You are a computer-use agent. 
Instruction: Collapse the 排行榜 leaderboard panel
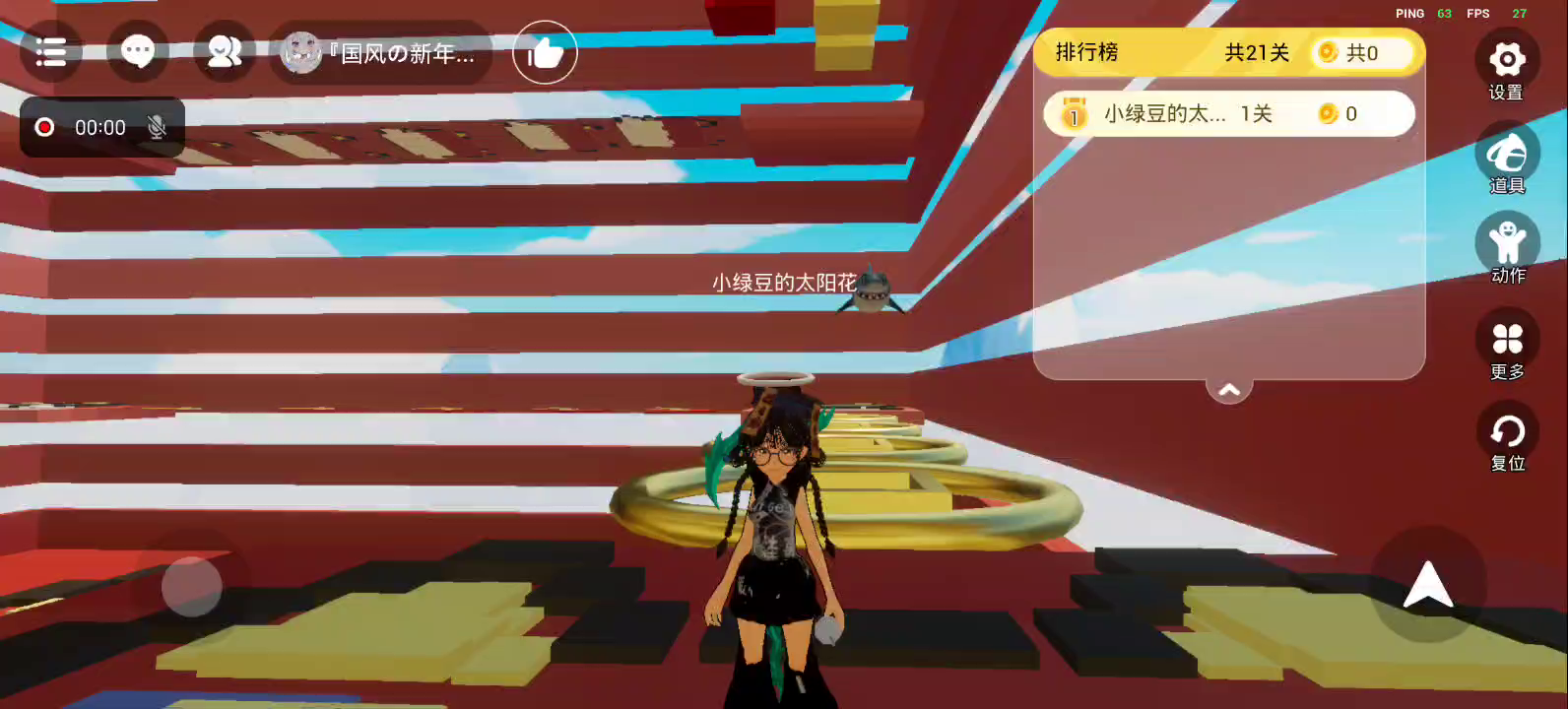pyautogui.click(x=1229, y=391)
